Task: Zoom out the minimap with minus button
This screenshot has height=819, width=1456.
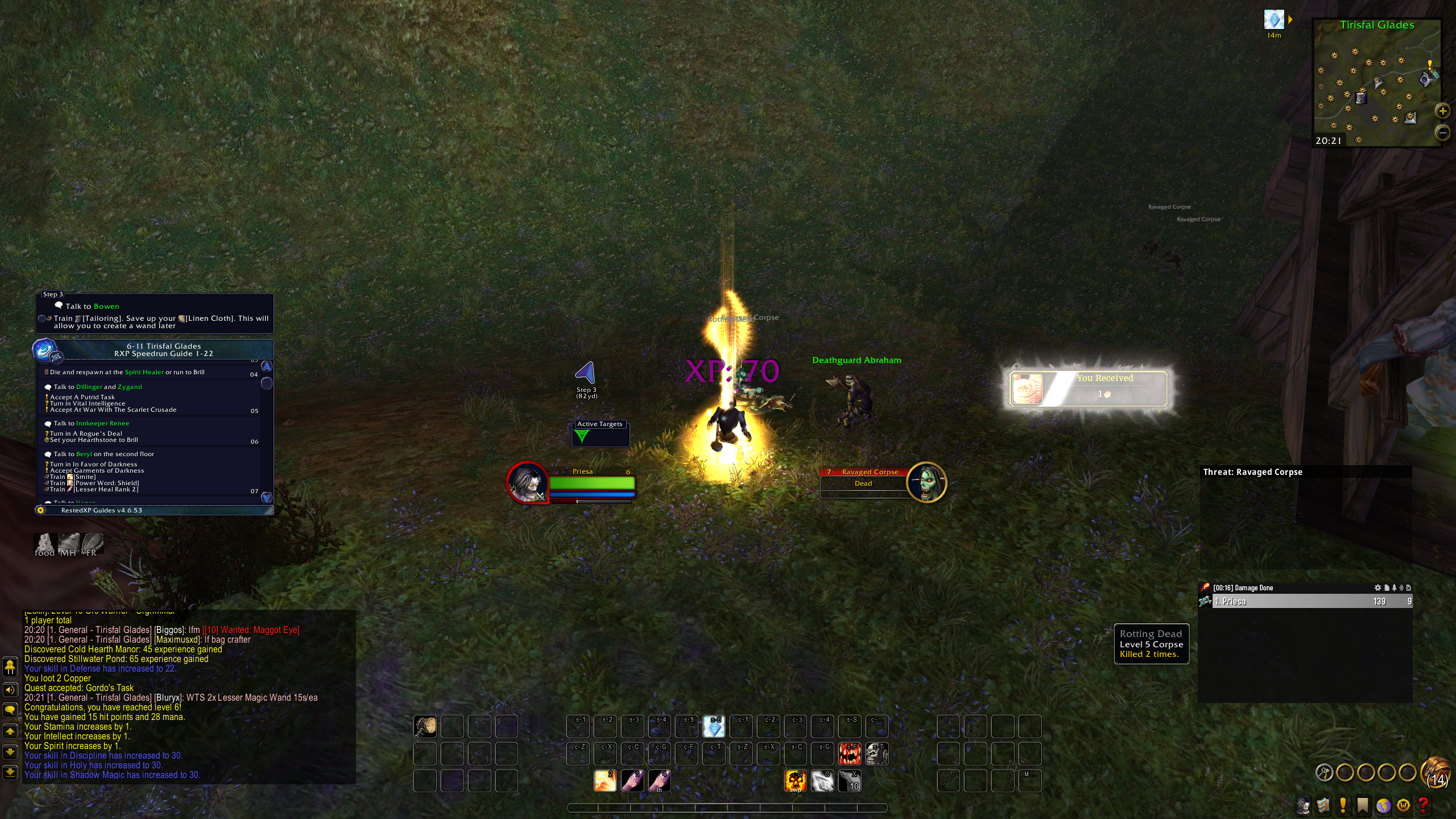Action: pos(1442,133)
